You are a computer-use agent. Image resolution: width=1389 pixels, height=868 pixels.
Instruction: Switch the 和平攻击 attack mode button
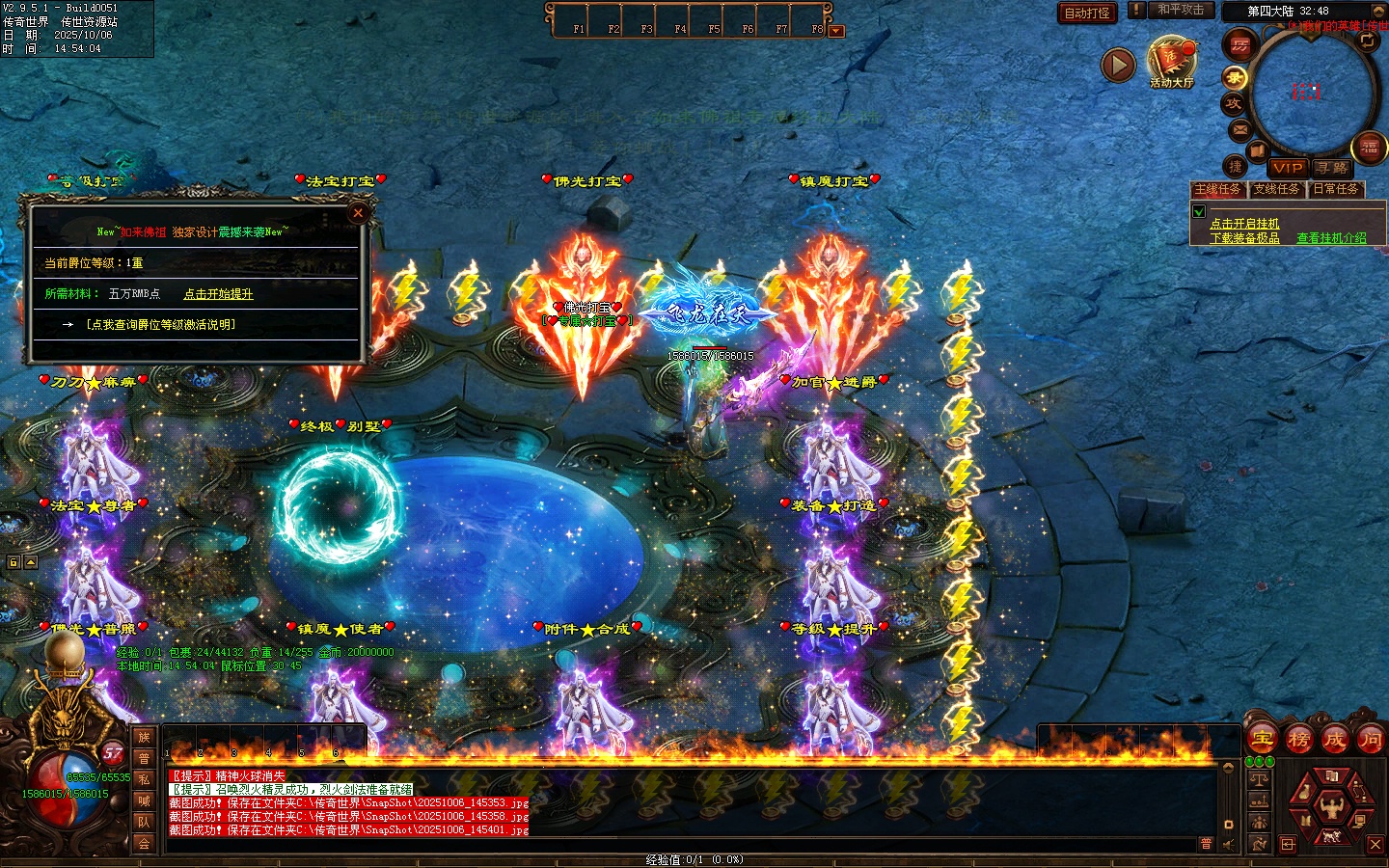(1181, 11)
